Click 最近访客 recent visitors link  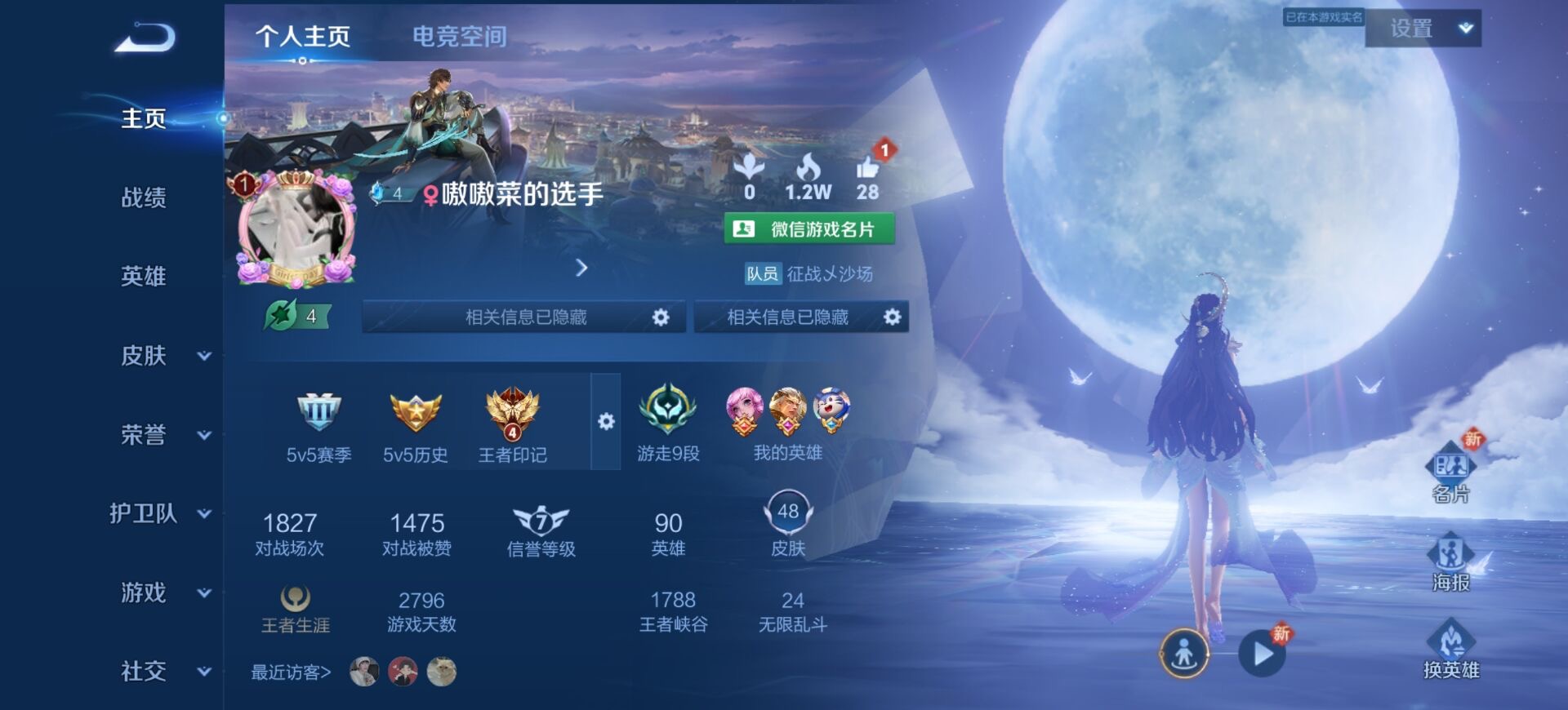click(x=290, y=672)
